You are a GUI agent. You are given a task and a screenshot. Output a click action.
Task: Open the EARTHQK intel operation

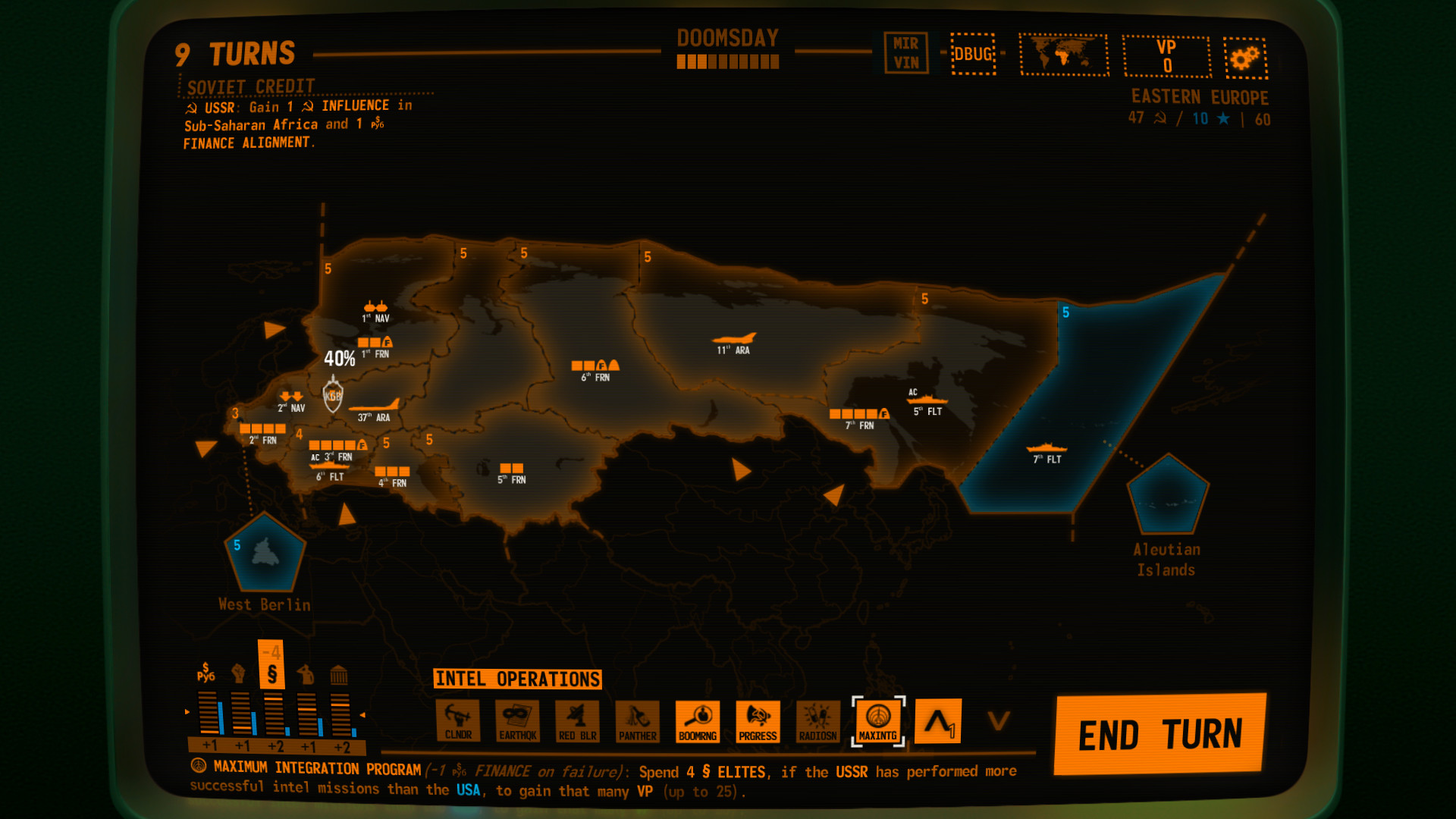[519, 722]
